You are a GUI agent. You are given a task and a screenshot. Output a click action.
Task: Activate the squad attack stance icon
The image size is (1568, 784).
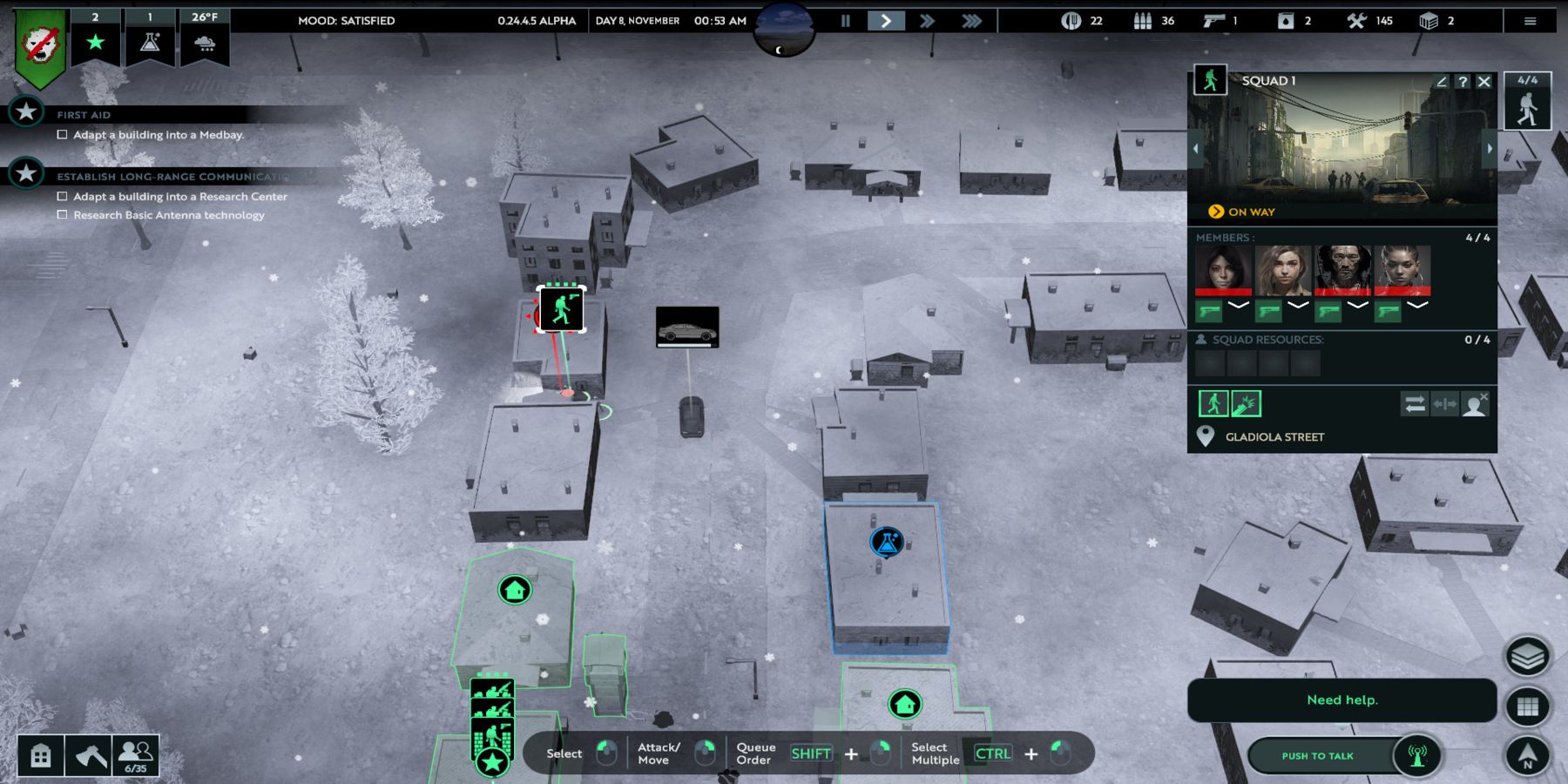tap(1246, 404)
